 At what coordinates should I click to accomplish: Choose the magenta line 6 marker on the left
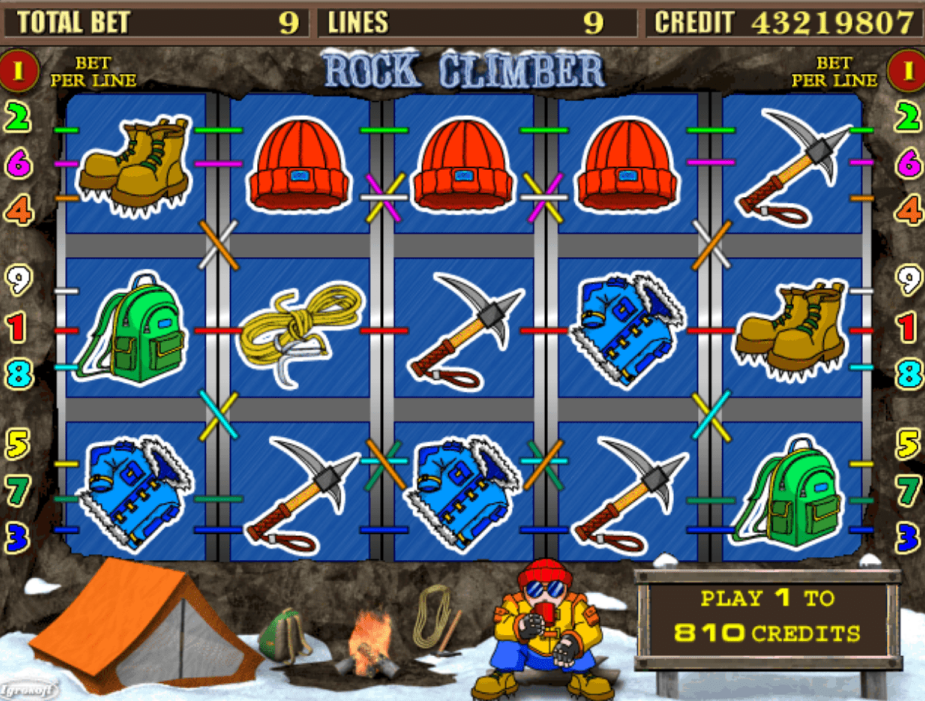(x=18, y=163)
